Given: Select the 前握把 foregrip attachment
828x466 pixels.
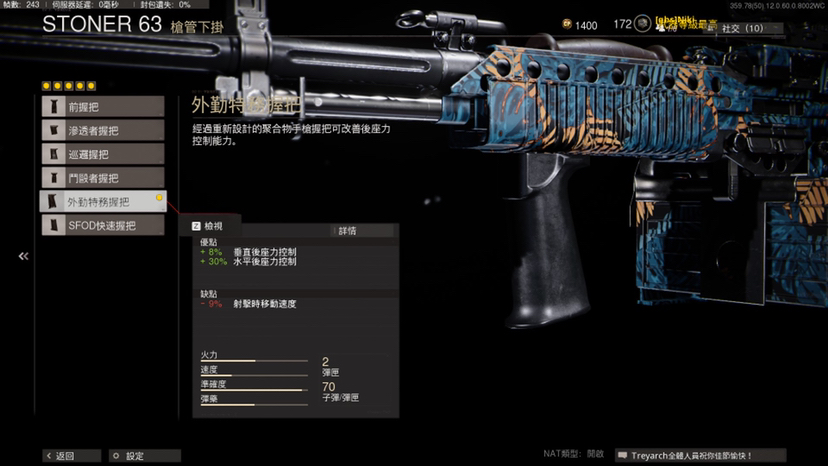Looking at the screenshot, I should 102,106.
